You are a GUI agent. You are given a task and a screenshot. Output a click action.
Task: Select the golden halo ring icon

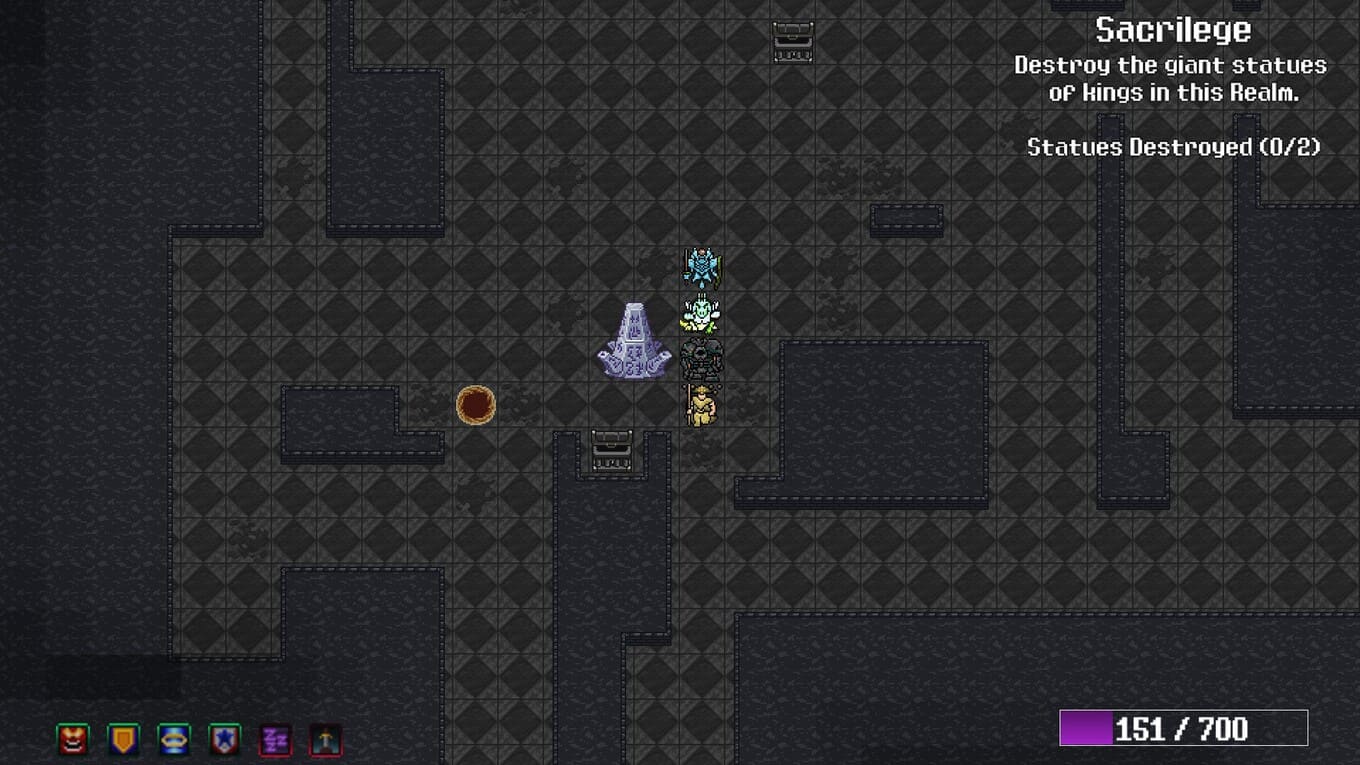[x=174, y=740]
